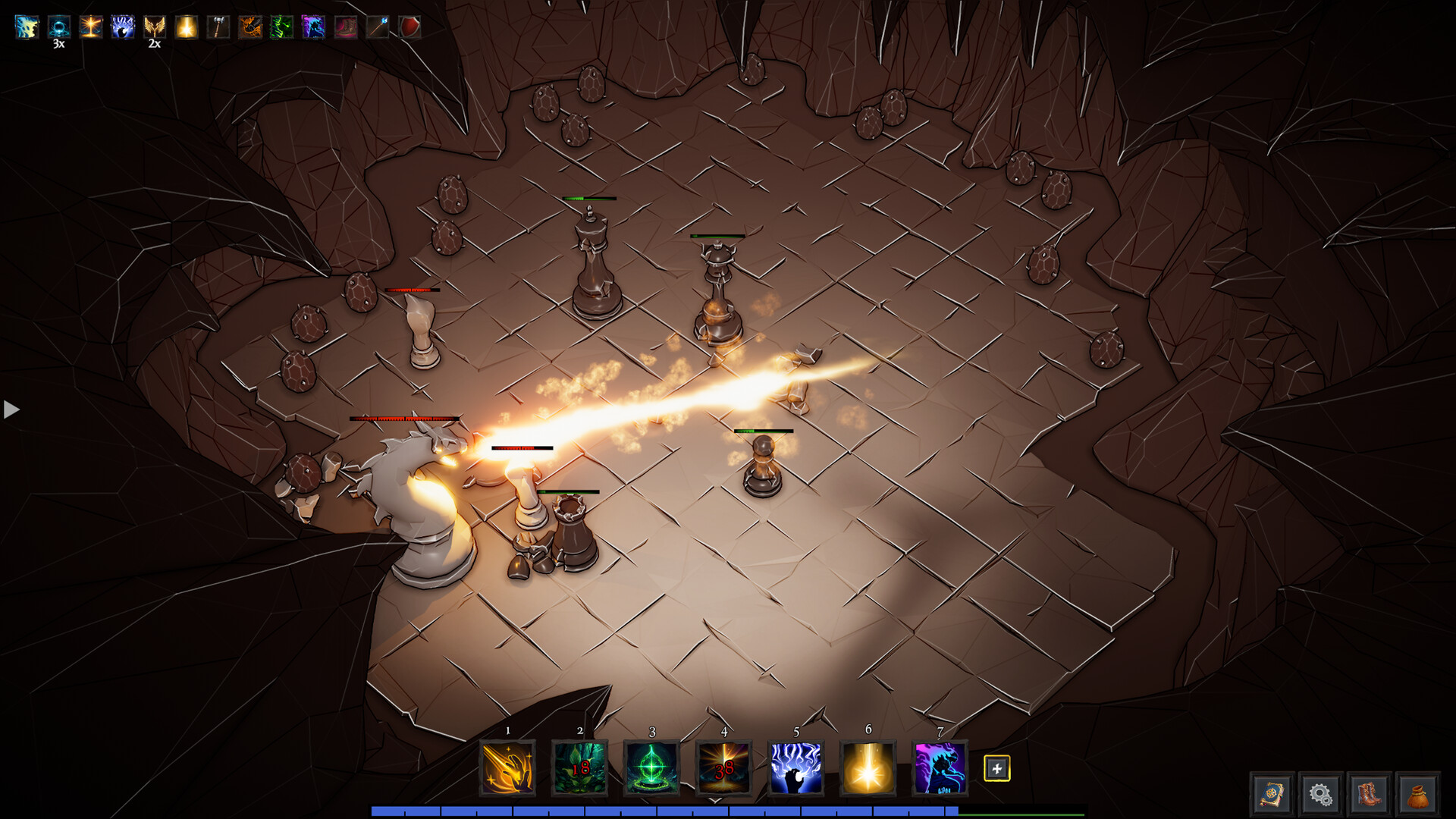Click the yellow-framed plus button
The image size is (1456, 819).
click(996, 768)
